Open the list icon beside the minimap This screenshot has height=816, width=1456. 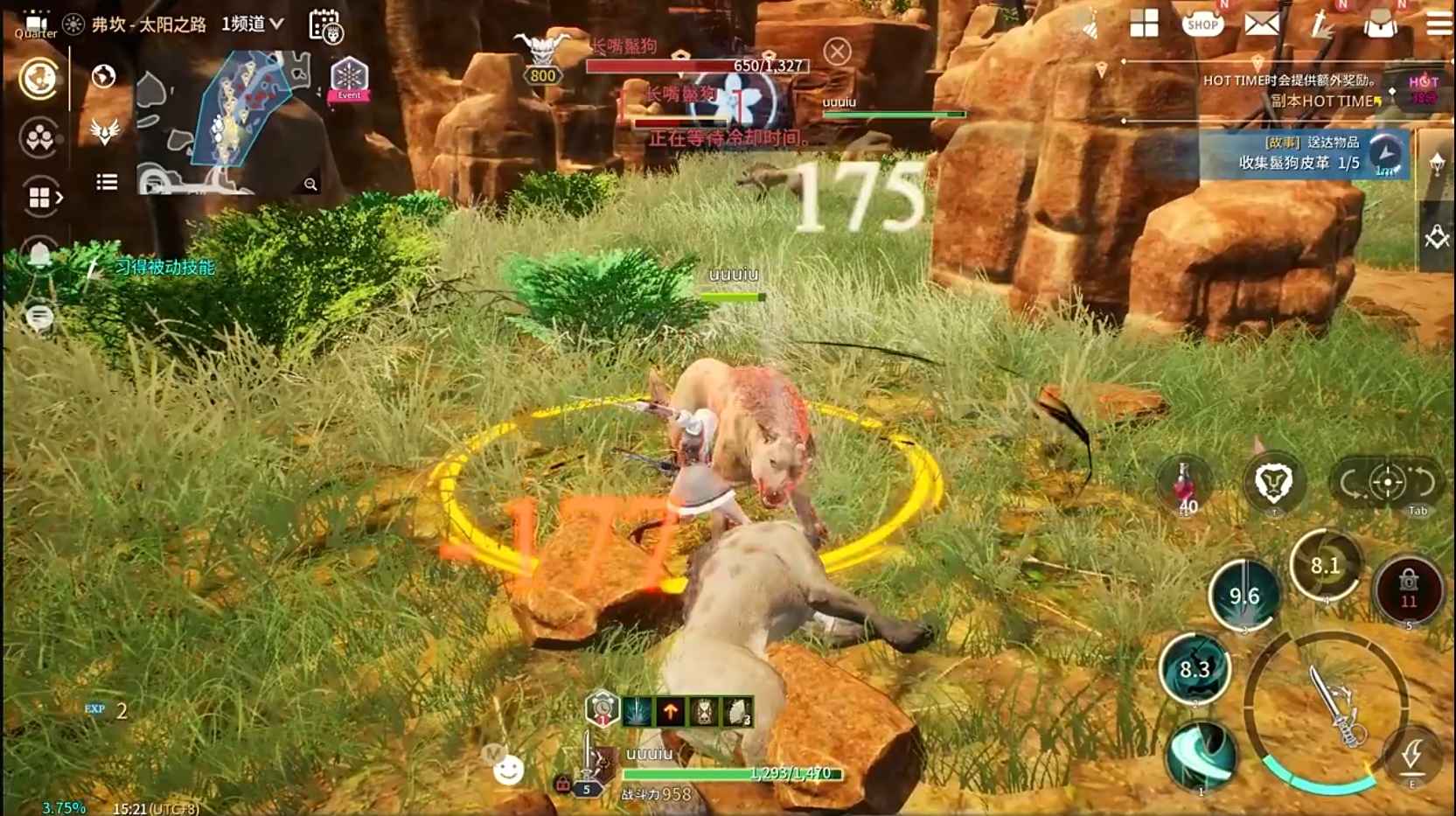click(107, 182)
